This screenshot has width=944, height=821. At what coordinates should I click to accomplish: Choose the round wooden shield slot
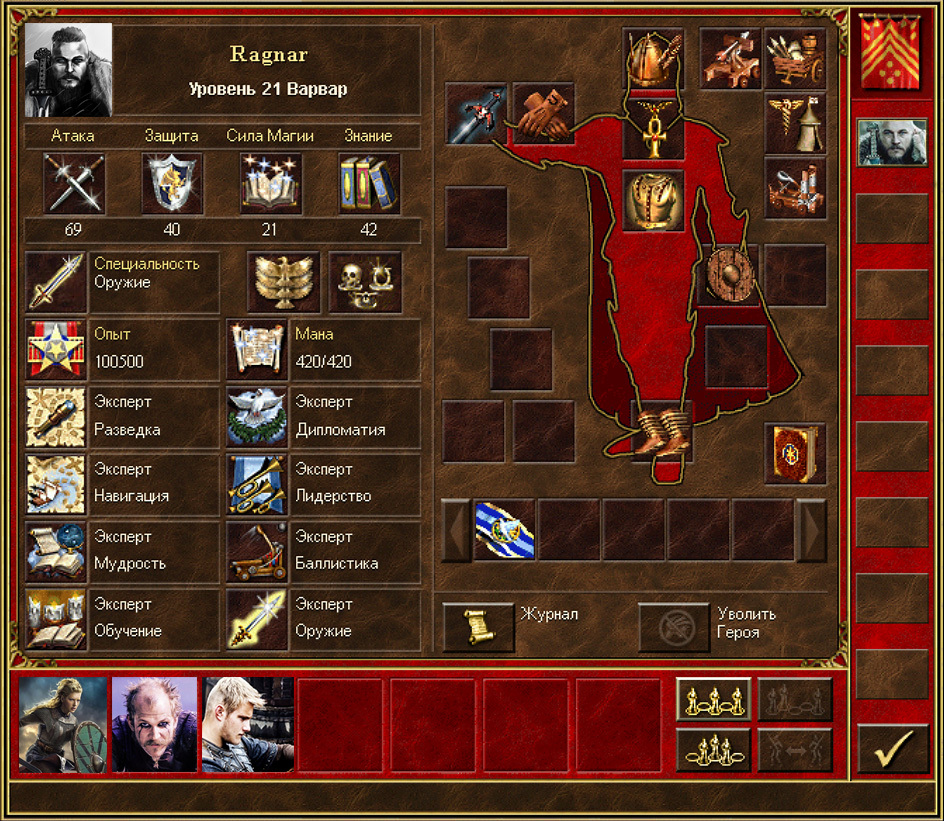click(729, 273)
